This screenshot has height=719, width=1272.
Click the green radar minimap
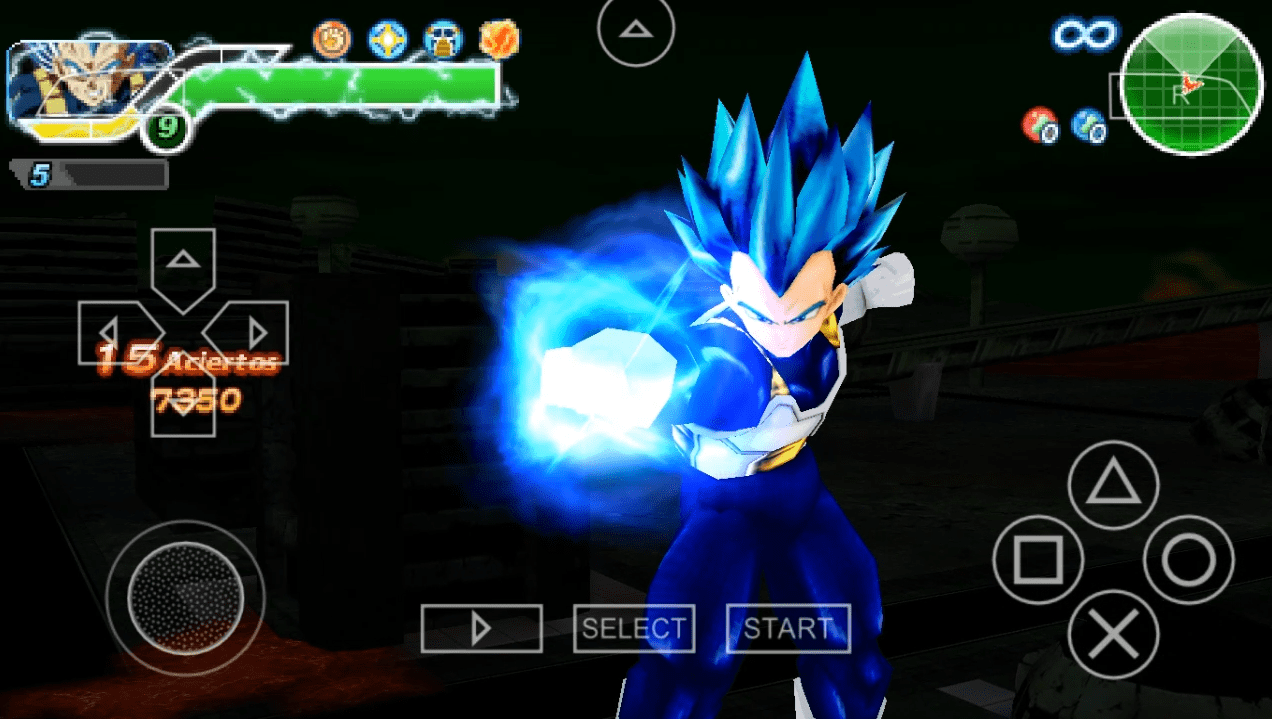1191,84
